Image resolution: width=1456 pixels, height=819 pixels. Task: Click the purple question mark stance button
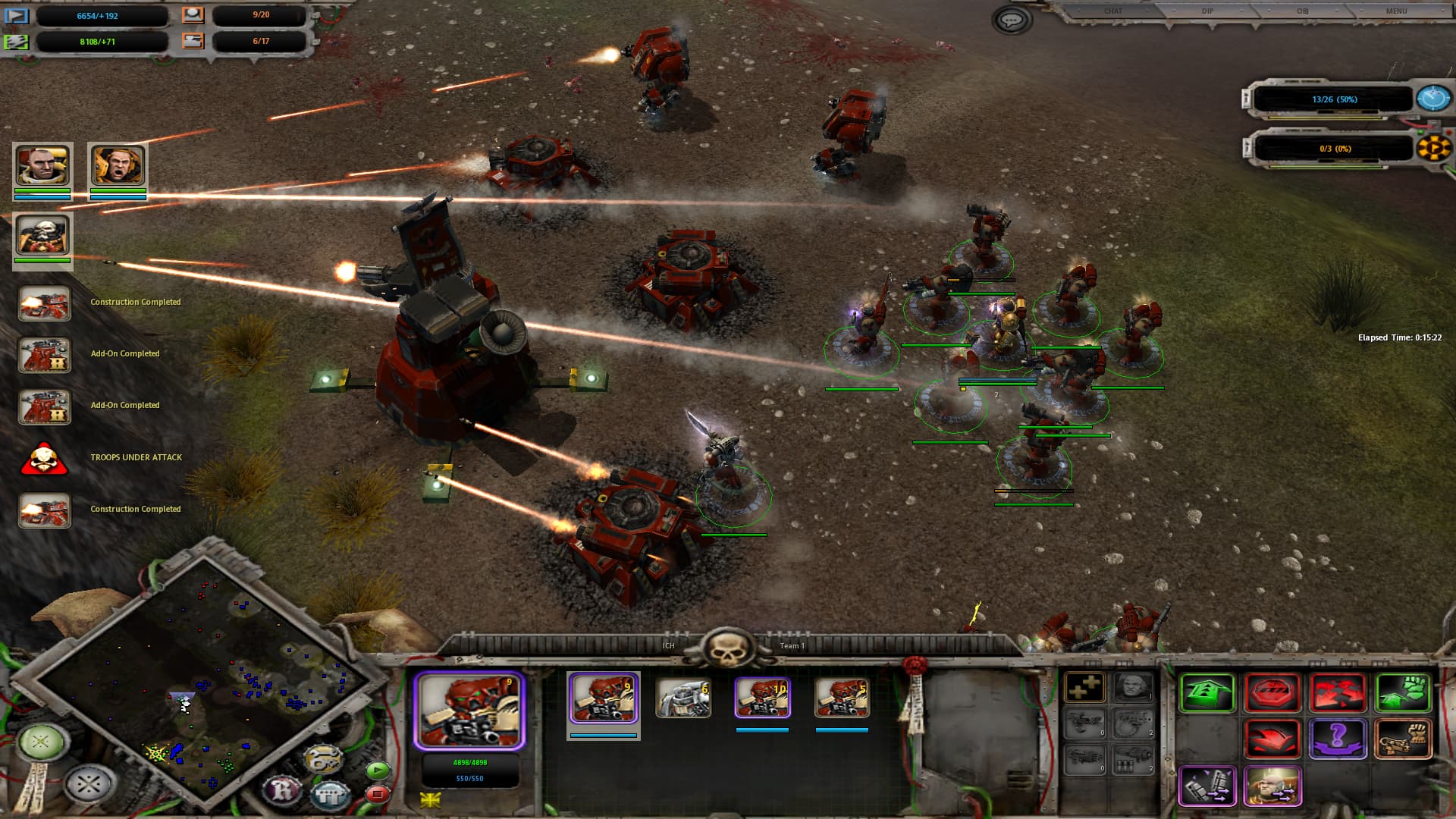[1338, 738]
